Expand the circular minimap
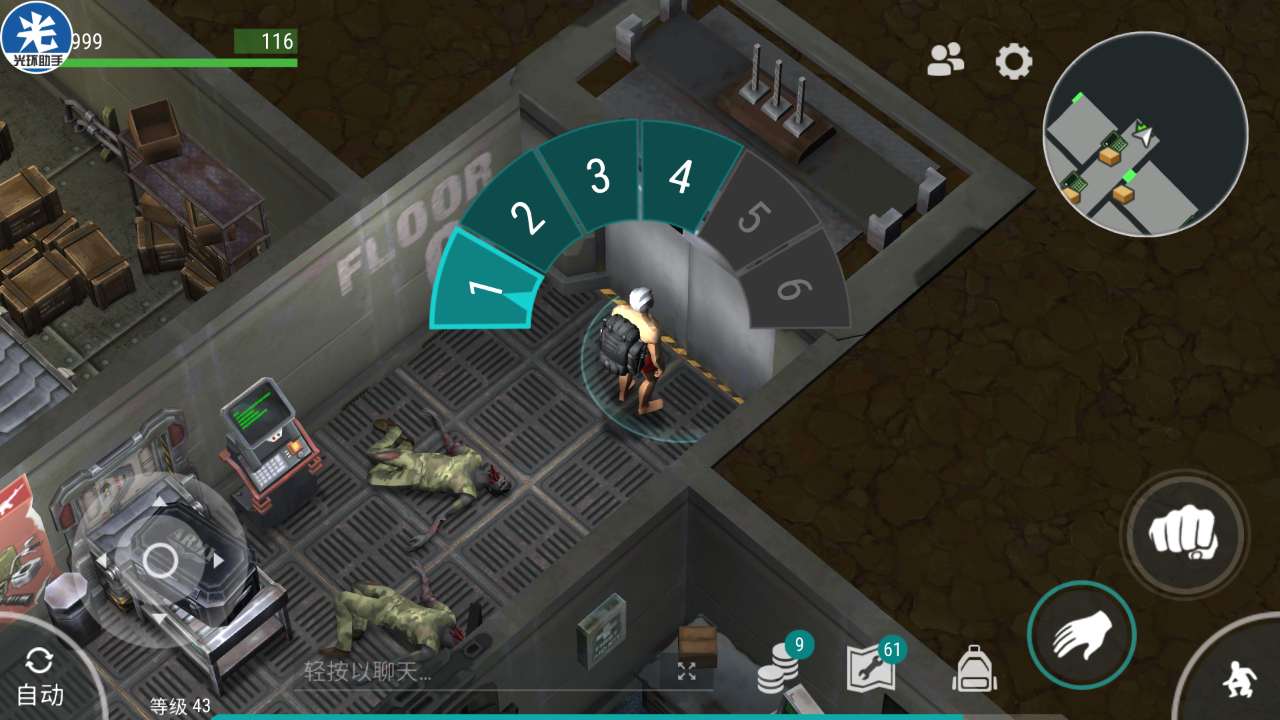Image resolution: width=1280 pixels, height=720 pixels. pyautogui.click(x=1145, y=134)
